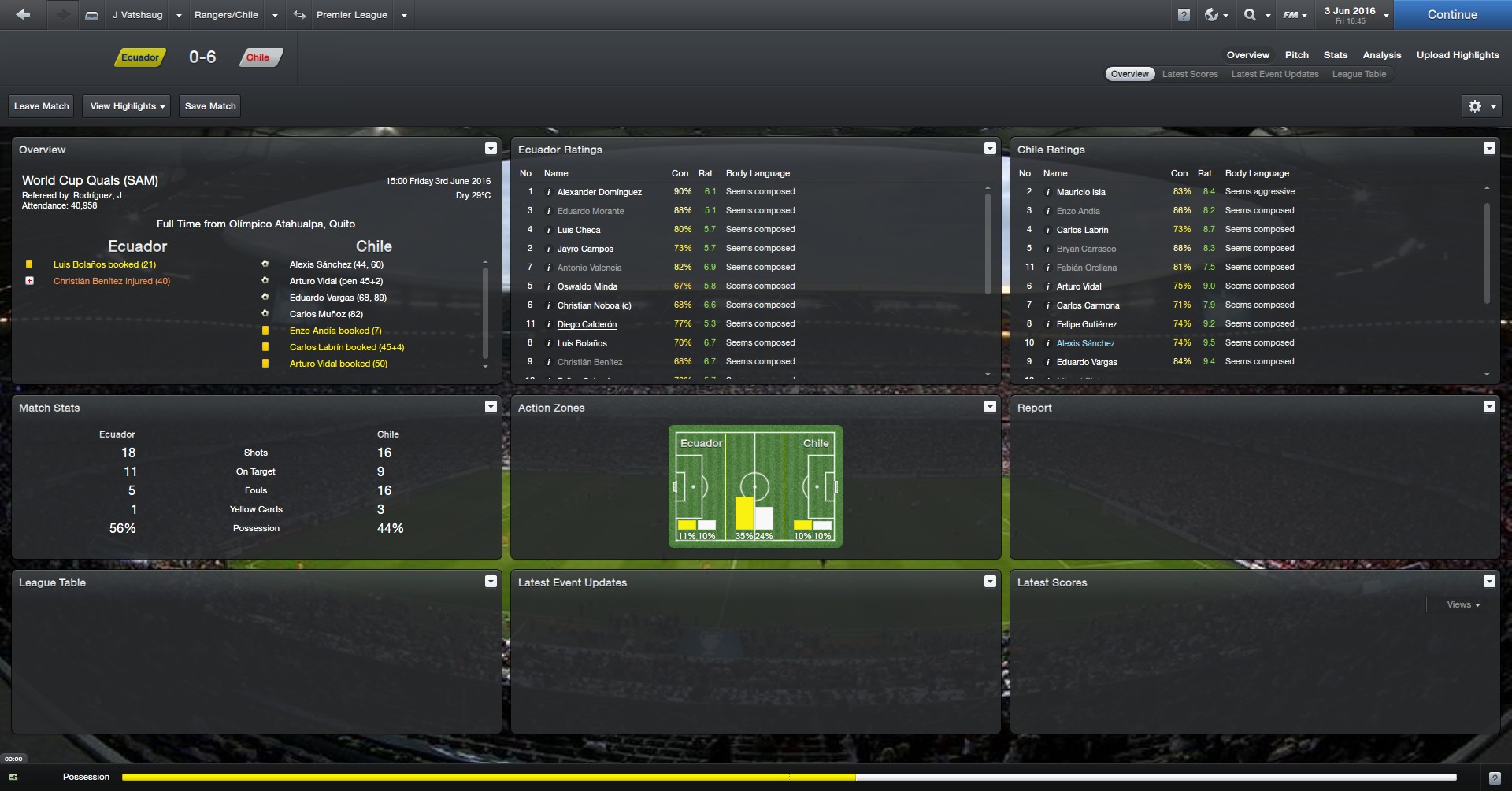Switch to the Pitch tab
Viewport: 1512px width, 791px height.
[1296, 55]
